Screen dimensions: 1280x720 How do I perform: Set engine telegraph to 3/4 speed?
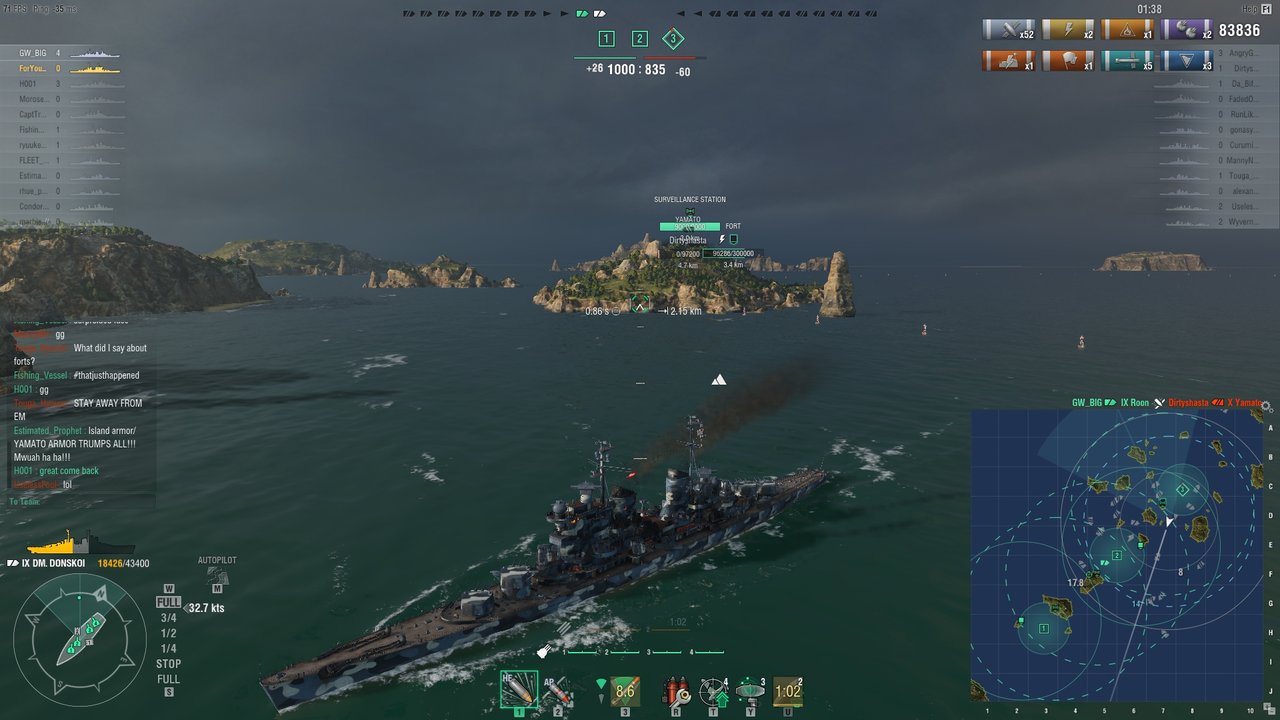[169, 618]
